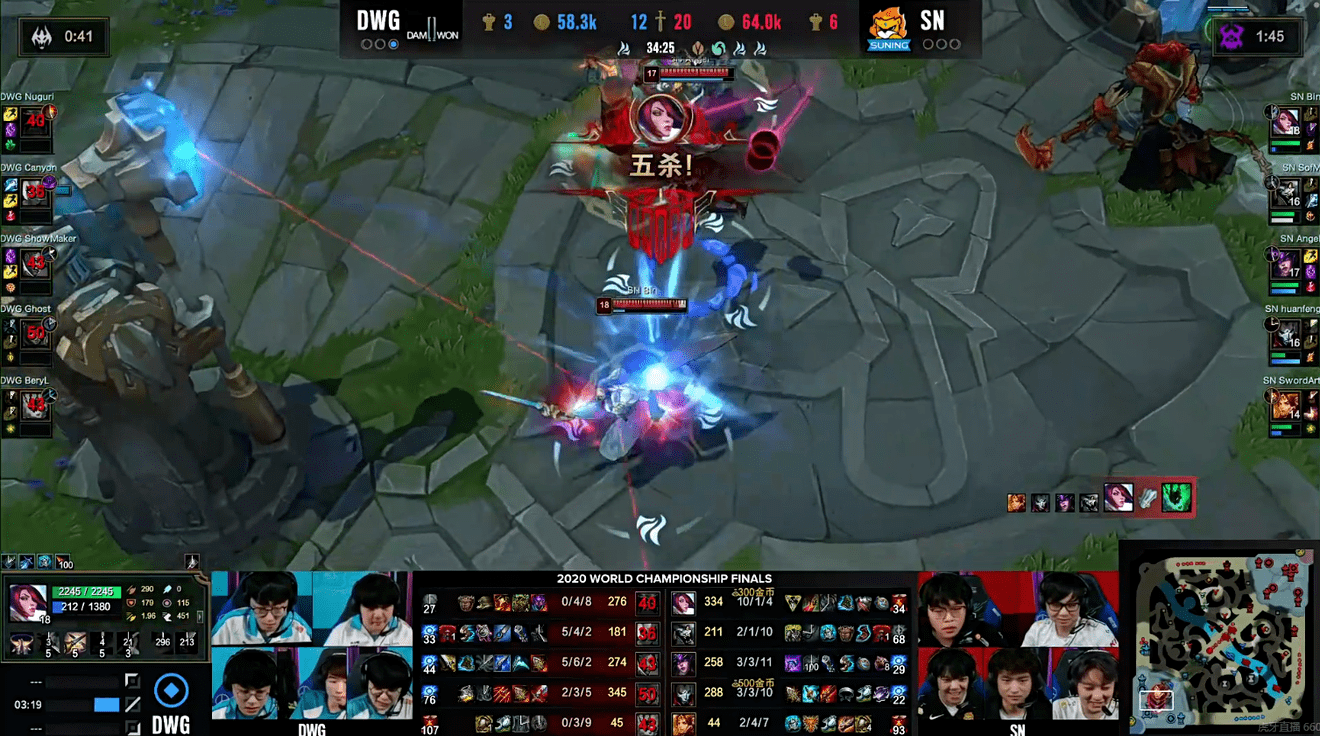
Task: Click the SN team camera feed
Action: click(x=1017, y=645)
